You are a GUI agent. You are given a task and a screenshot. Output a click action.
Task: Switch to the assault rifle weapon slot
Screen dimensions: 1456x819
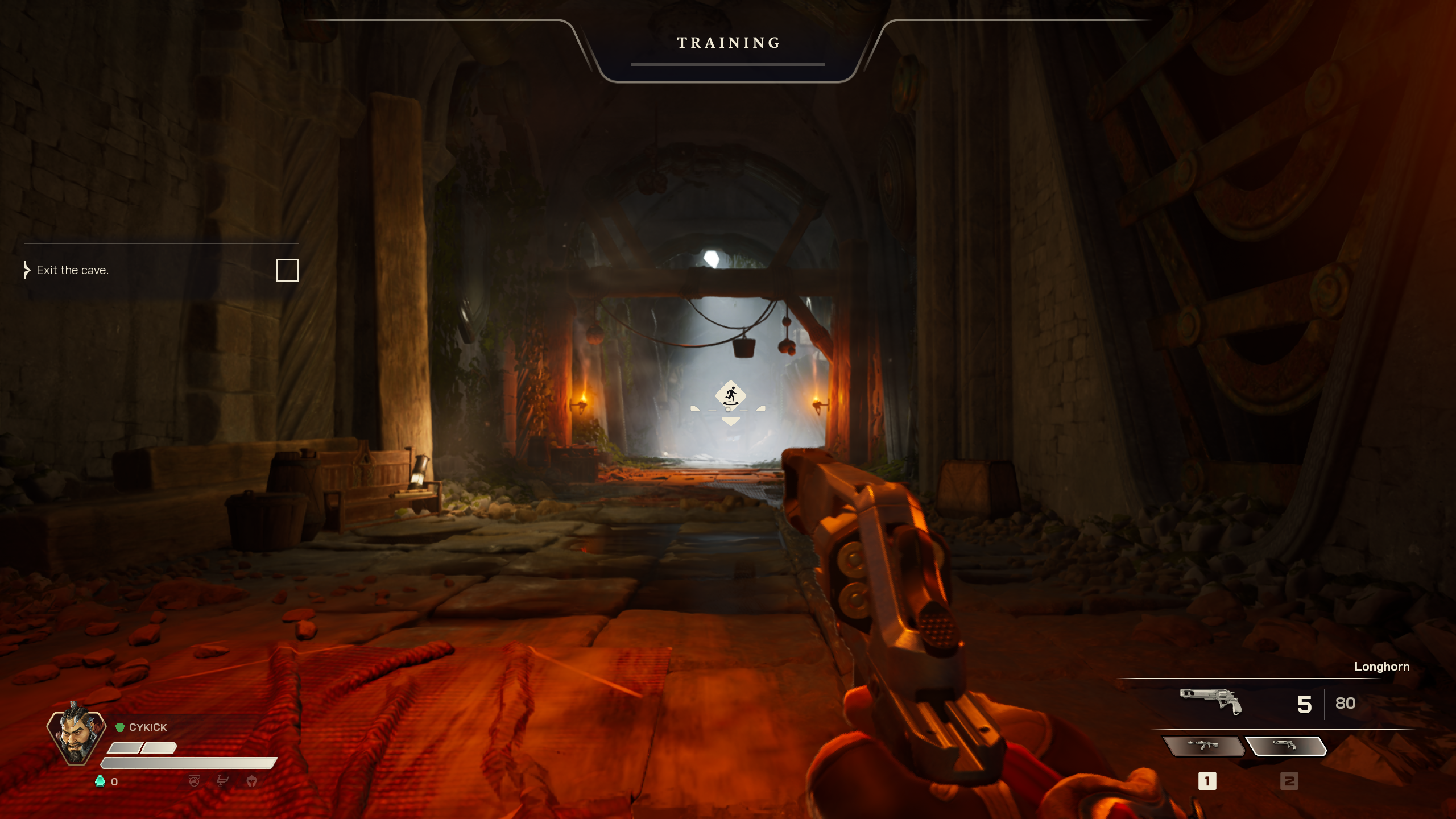[1202, 746]
